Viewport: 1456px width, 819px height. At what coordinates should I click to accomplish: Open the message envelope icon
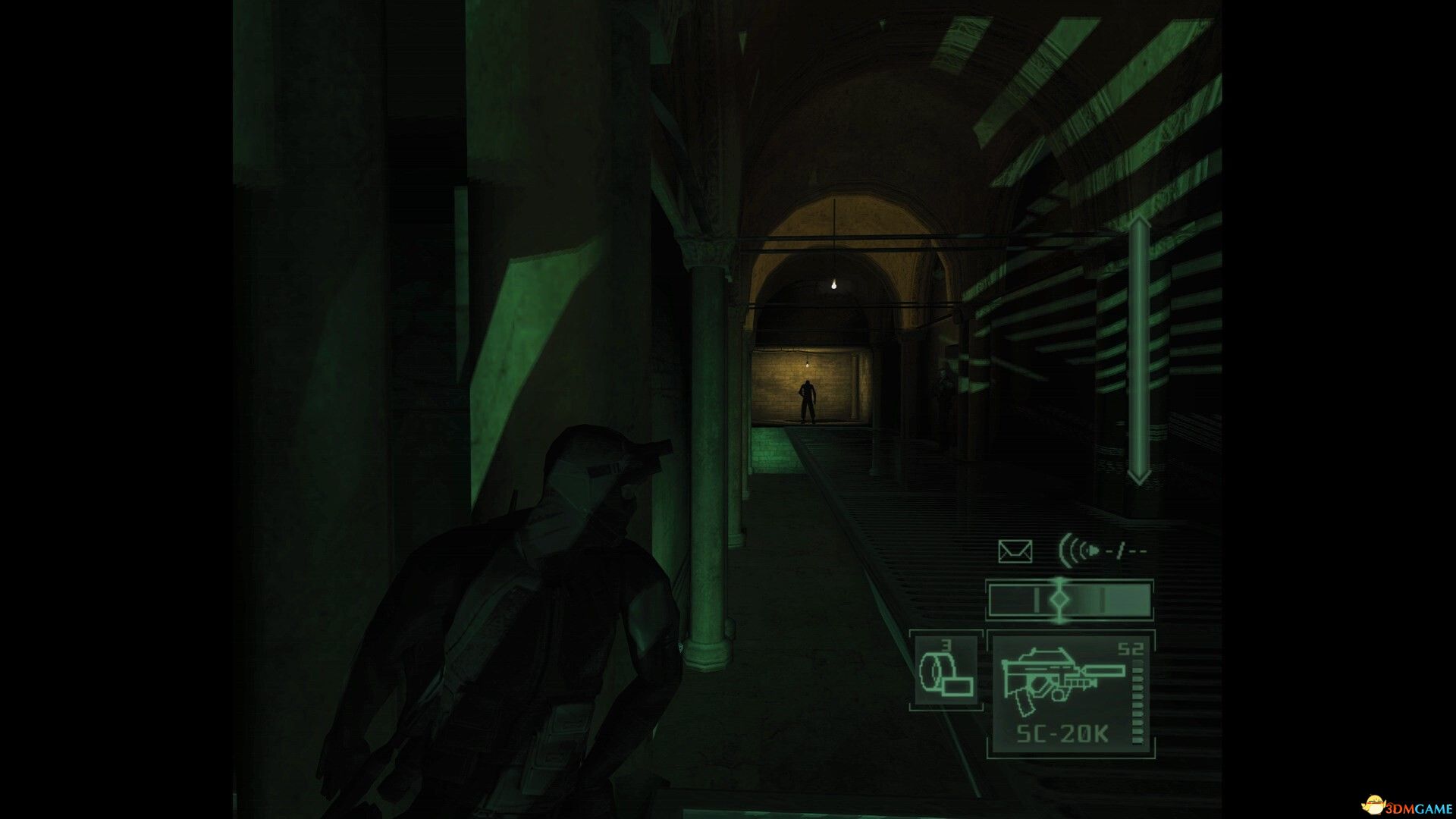coord(1014,550)
